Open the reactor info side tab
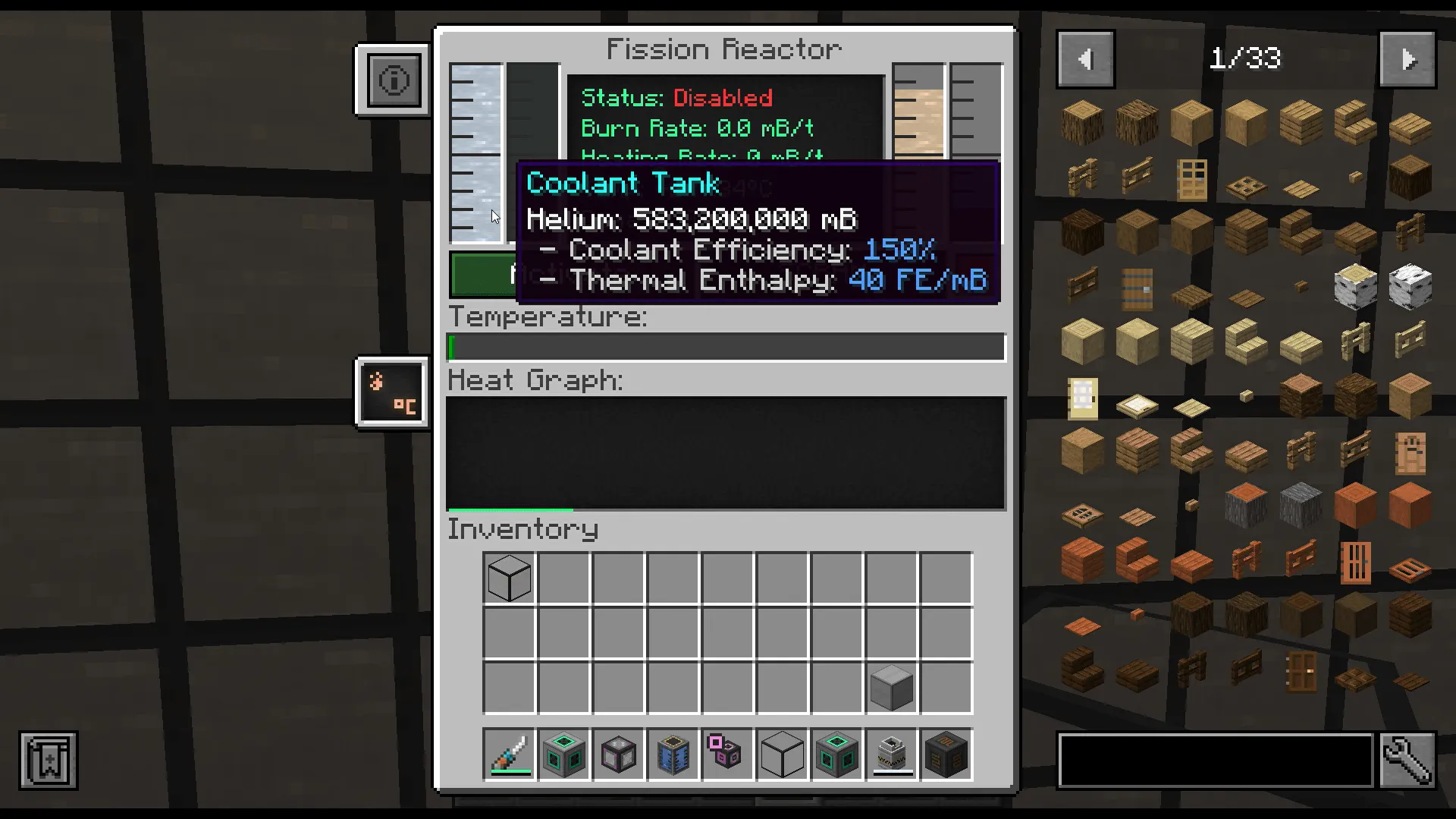Image resolution: width=1456 pixels, height=819 pixels. [392, 80]
